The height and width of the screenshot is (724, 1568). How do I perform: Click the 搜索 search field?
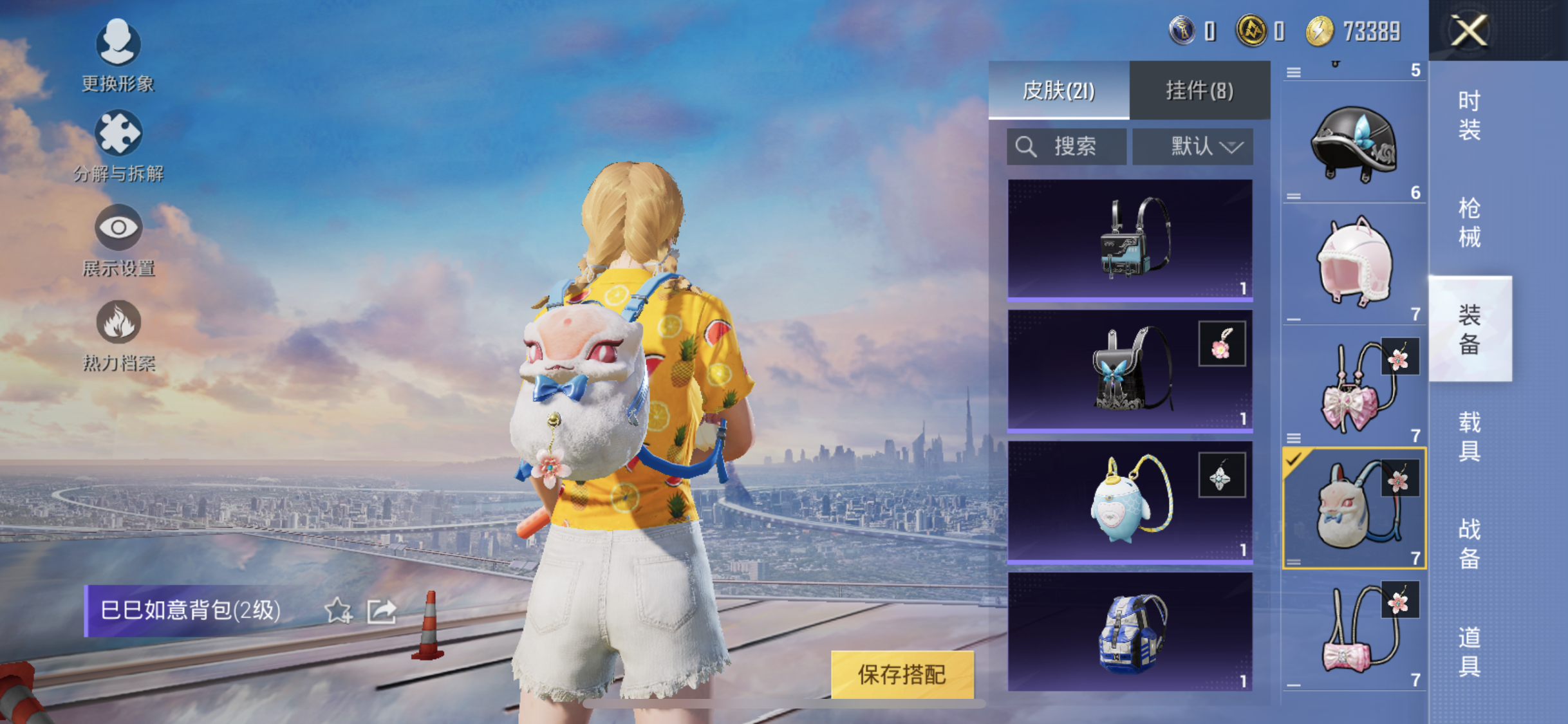pos(1067,147)
